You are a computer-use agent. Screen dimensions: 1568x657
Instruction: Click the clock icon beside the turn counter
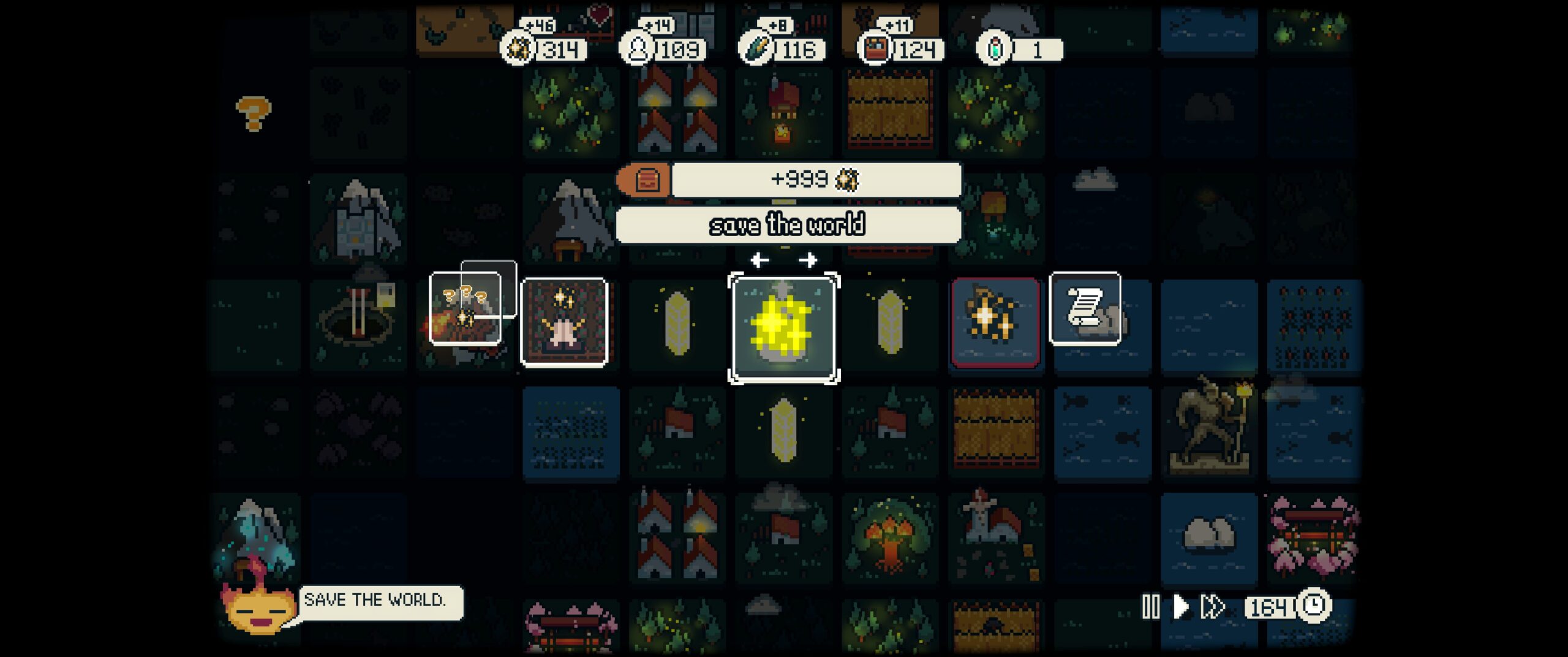point(1313,606)
